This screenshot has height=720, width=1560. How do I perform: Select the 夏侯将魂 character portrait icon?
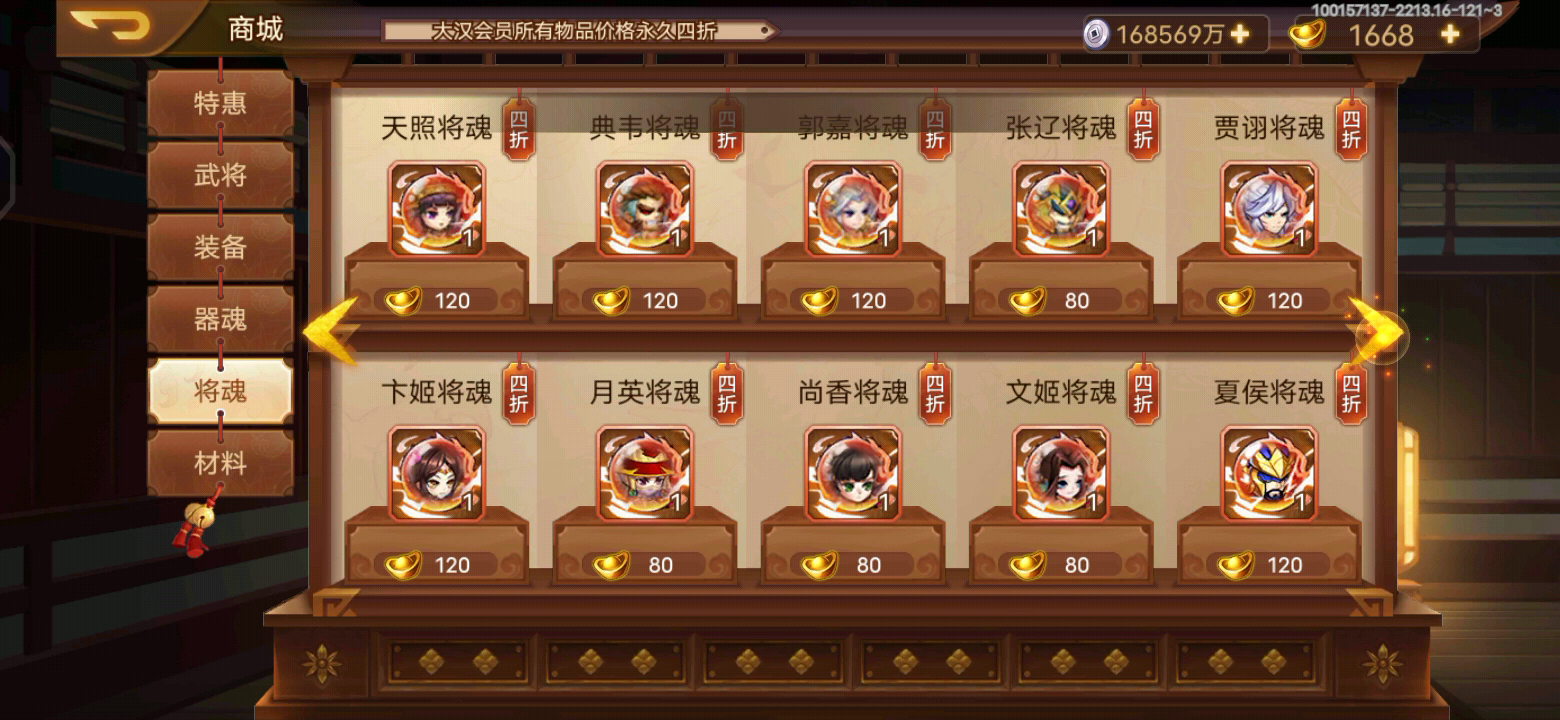pos(1271,474)
